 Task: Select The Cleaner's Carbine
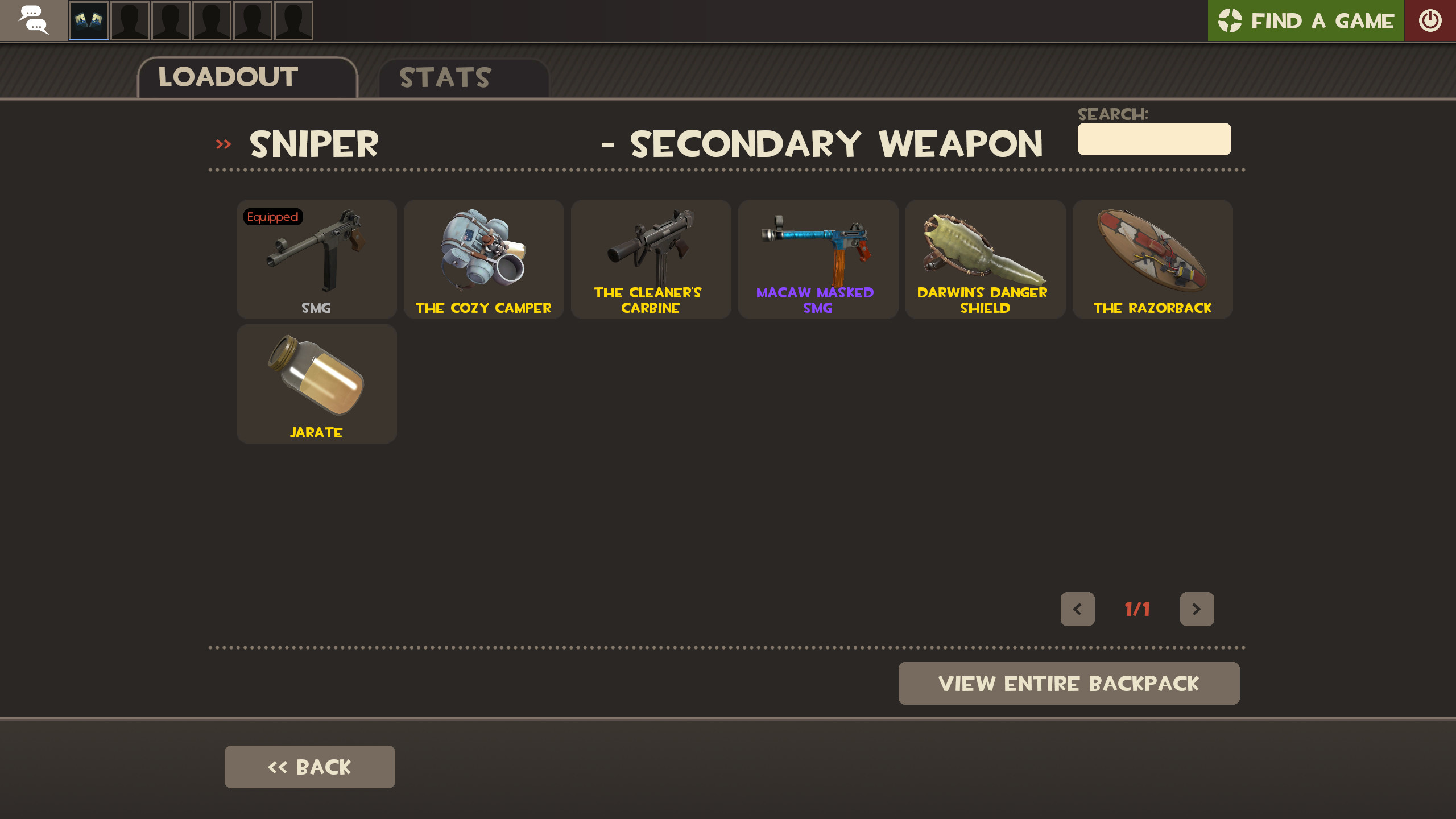point(651,259)
